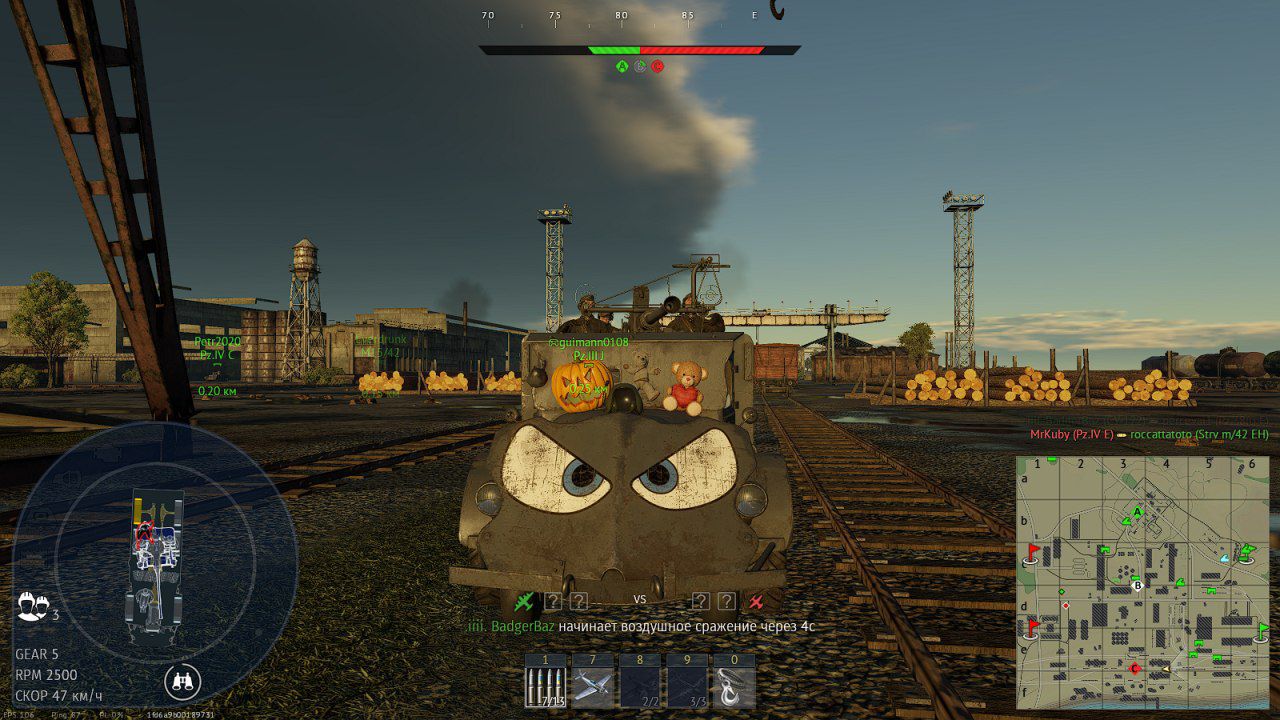Use the tow hook cable slot
Image resolution: width=1280 pixels, height=720 pixels.
(734, 688)
